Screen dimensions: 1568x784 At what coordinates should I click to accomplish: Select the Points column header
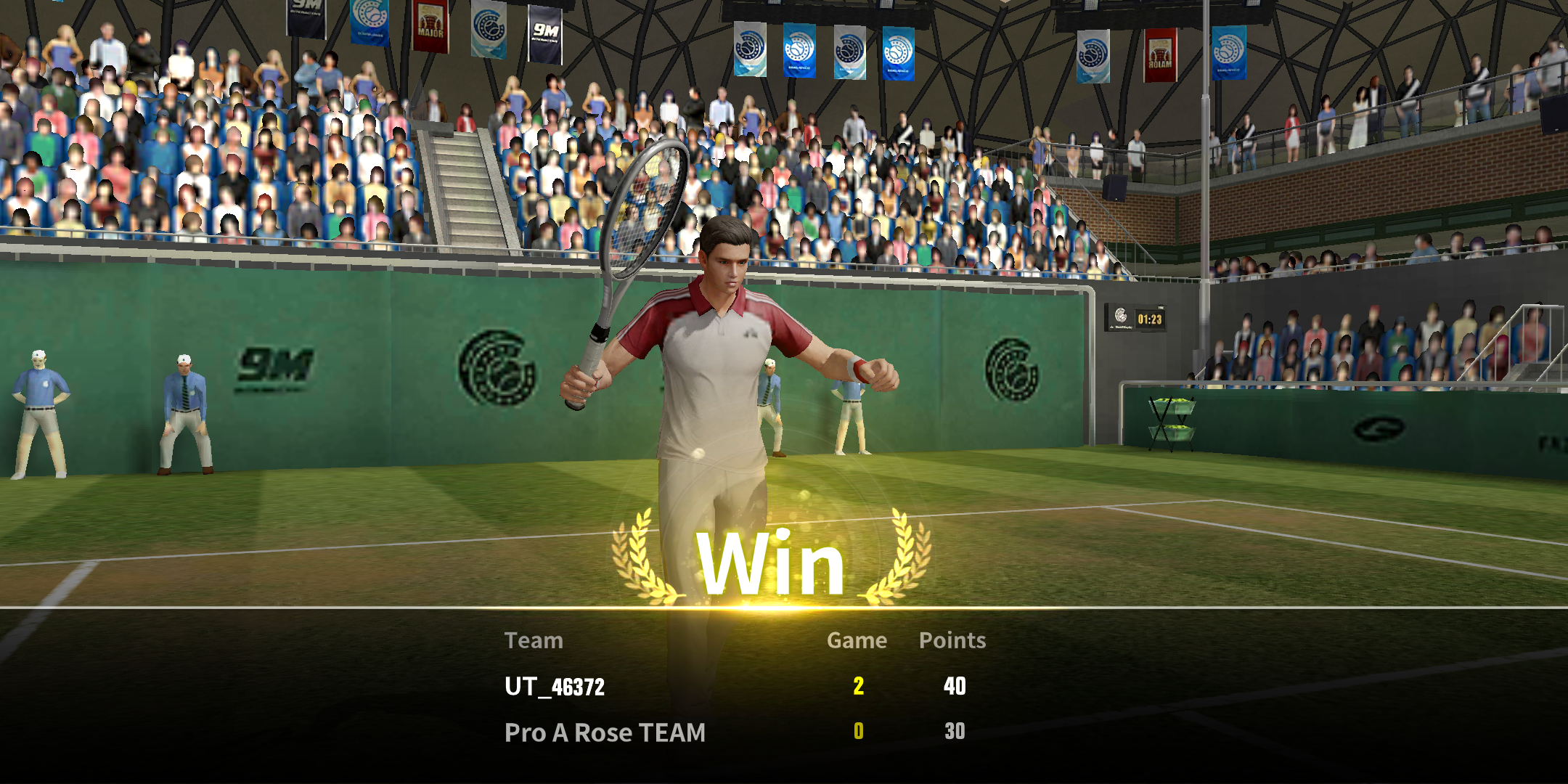click(952, 640)
